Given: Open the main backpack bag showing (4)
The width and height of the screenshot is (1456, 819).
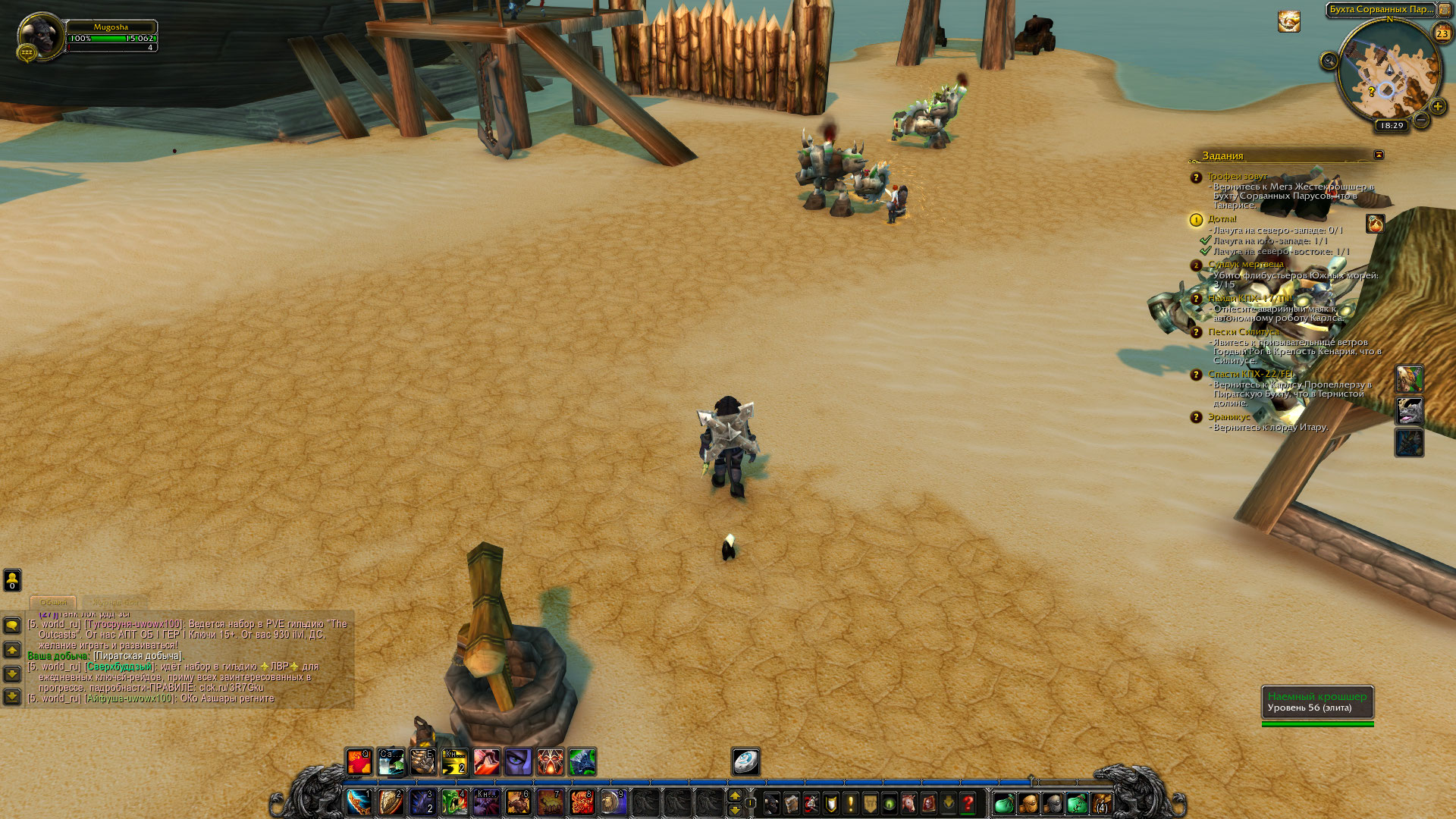Looking at the screenshot, I should pyautogui.click(x=1101, y=803).
